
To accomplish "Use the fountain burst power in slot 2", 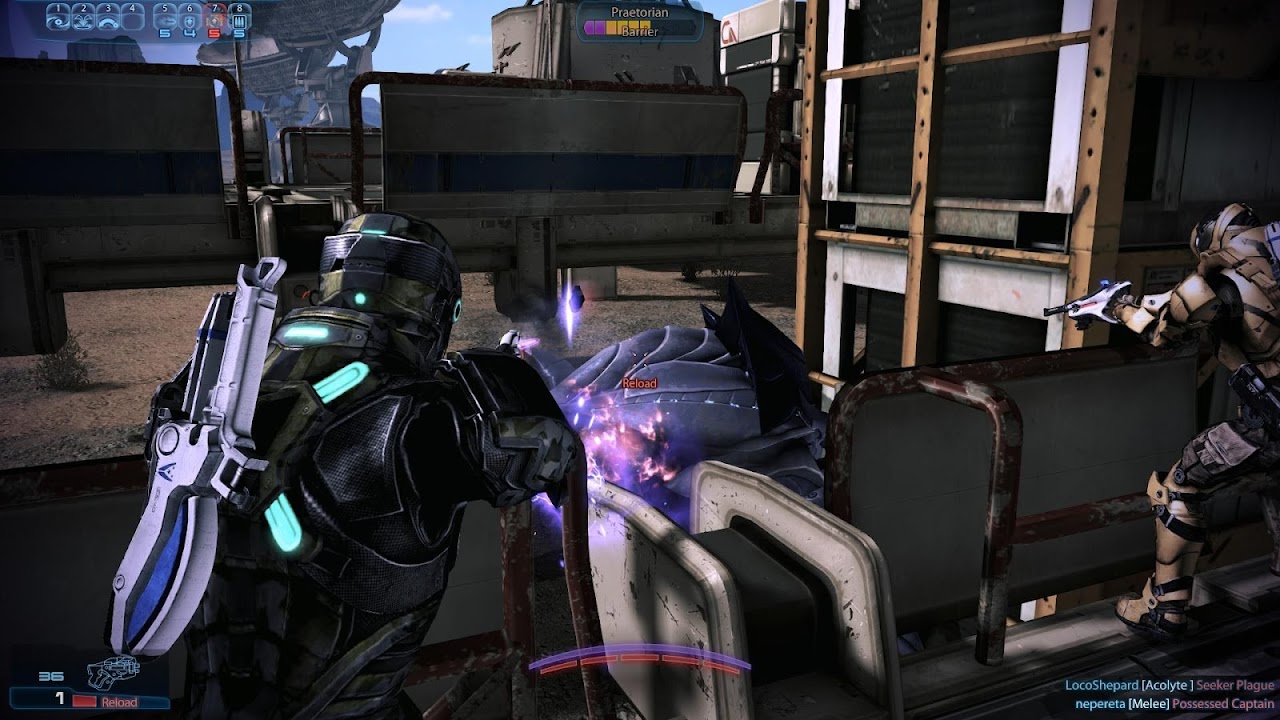I will [84, 18].
